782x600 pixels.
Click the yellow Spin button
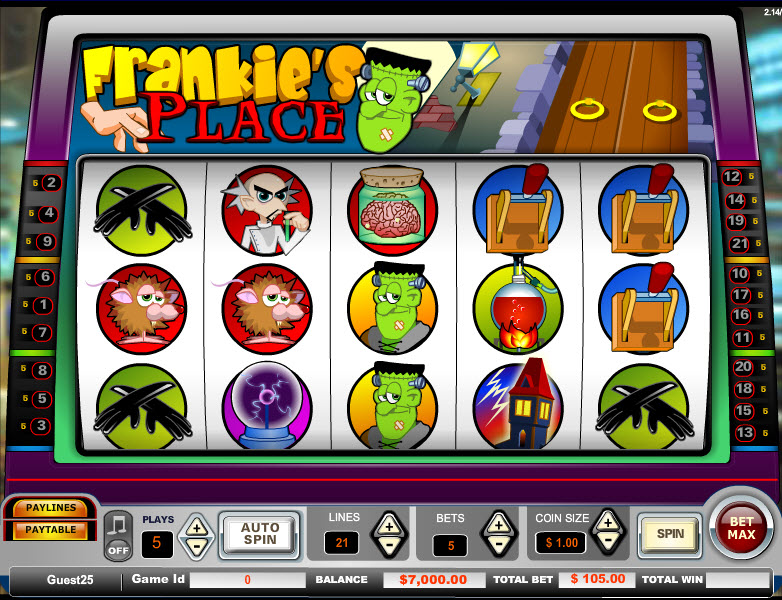click(x=670, y=534)
